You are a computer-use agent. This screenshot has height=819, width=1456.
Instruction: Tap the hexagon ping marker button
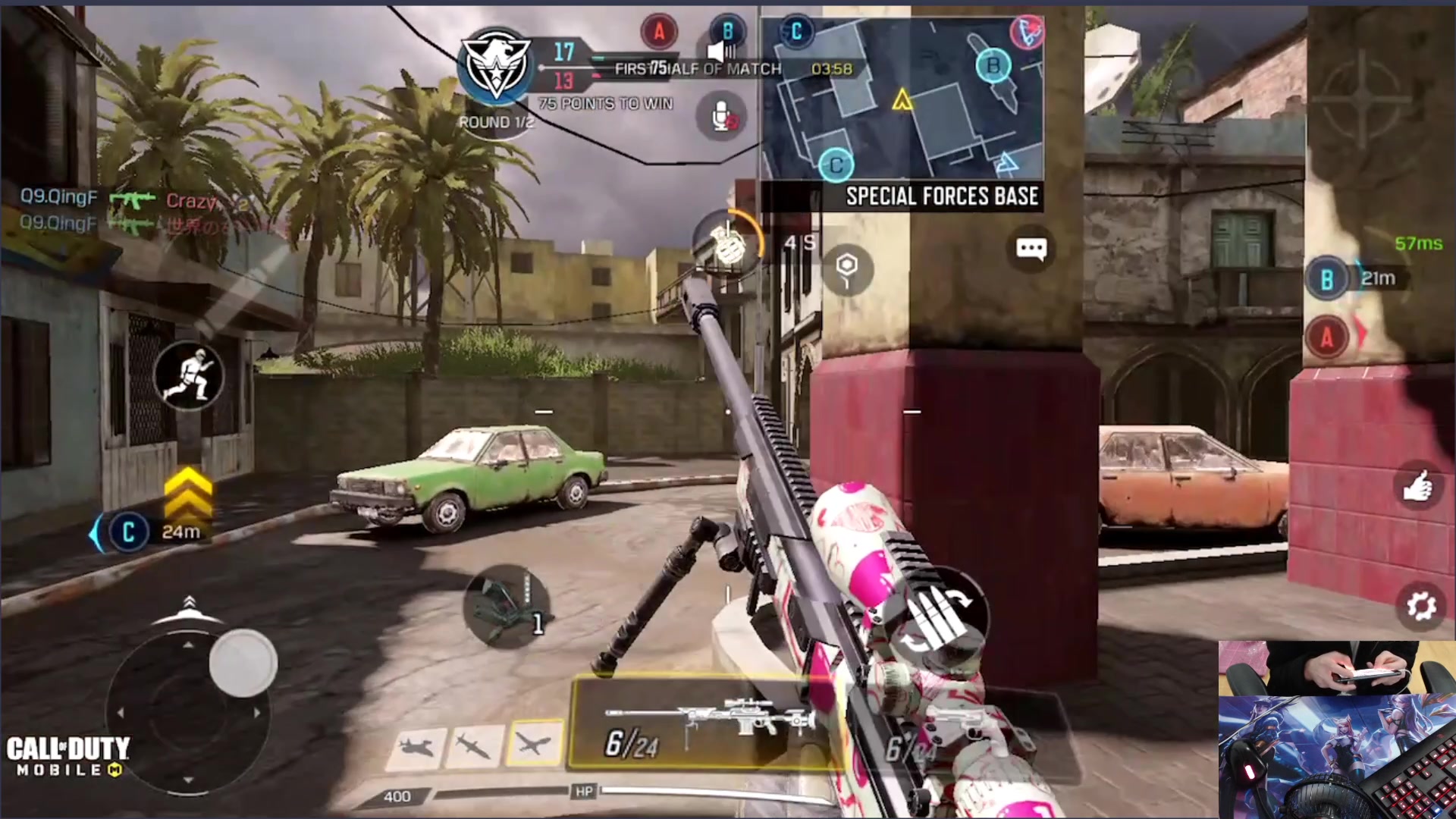click(x=846, y=268)
